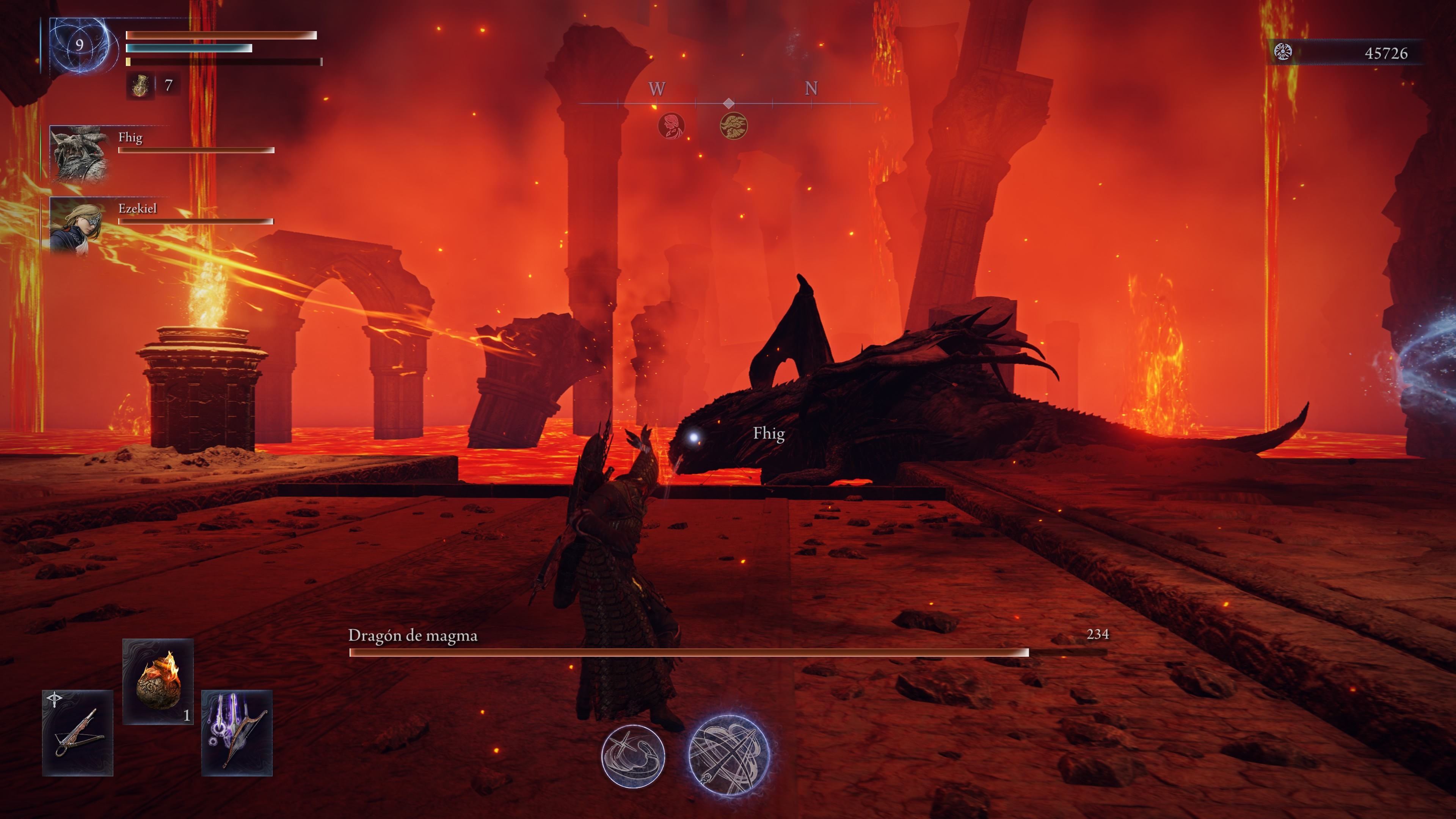Use the fire pot consumable item
This screenshot has height=819, width=1456.
(158, 681)
